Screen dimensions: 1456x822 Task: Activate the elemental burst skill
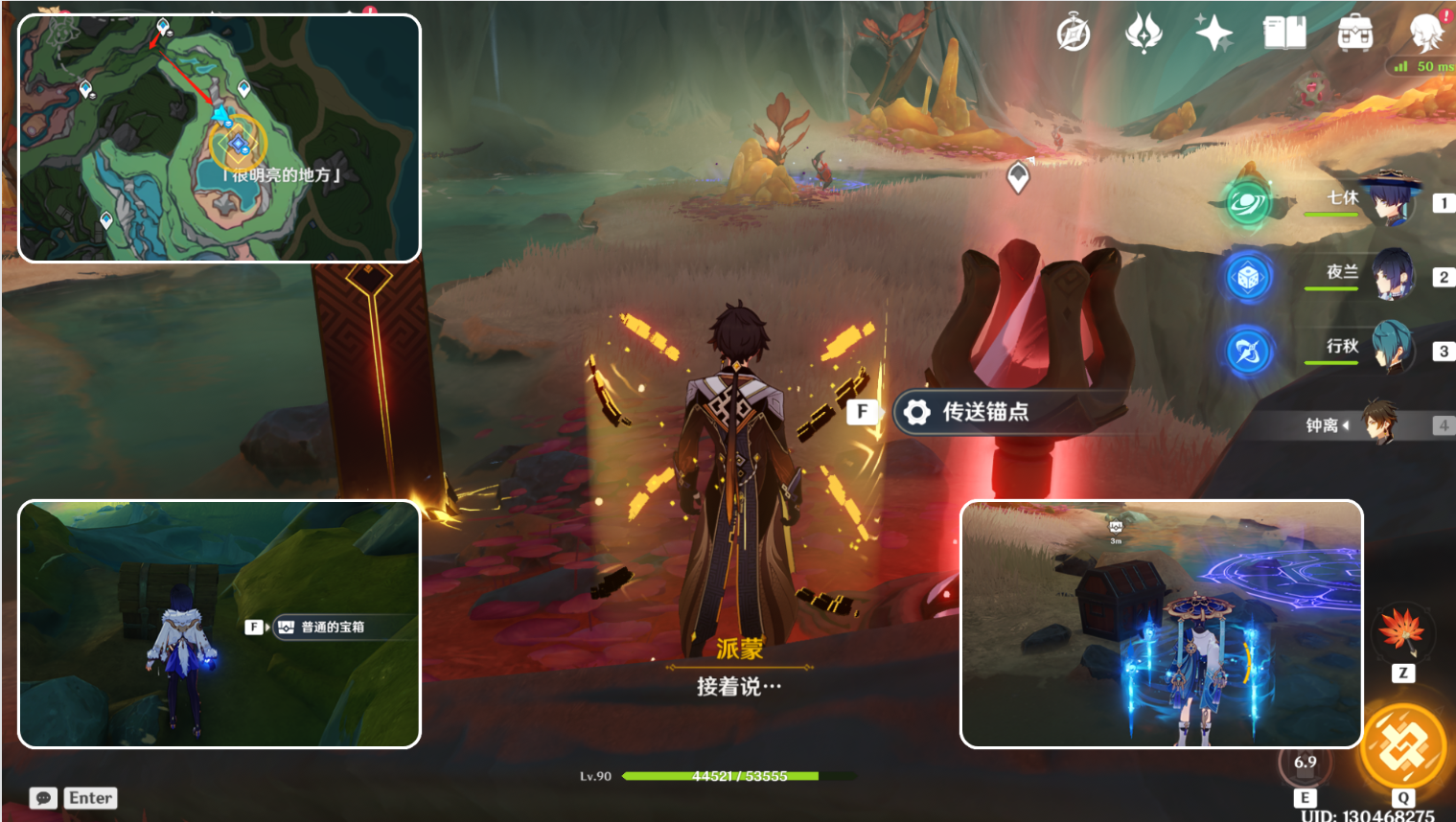(x=1403, y=747)
